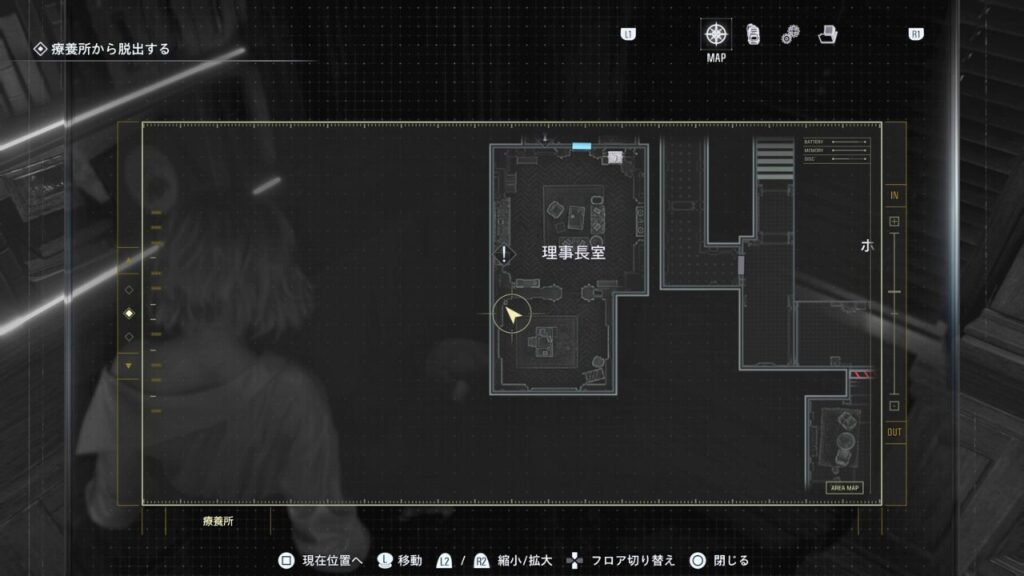Viewport: 1024px width, 576px height.
Task: Zoom out with the minus button
Action: 894,406
